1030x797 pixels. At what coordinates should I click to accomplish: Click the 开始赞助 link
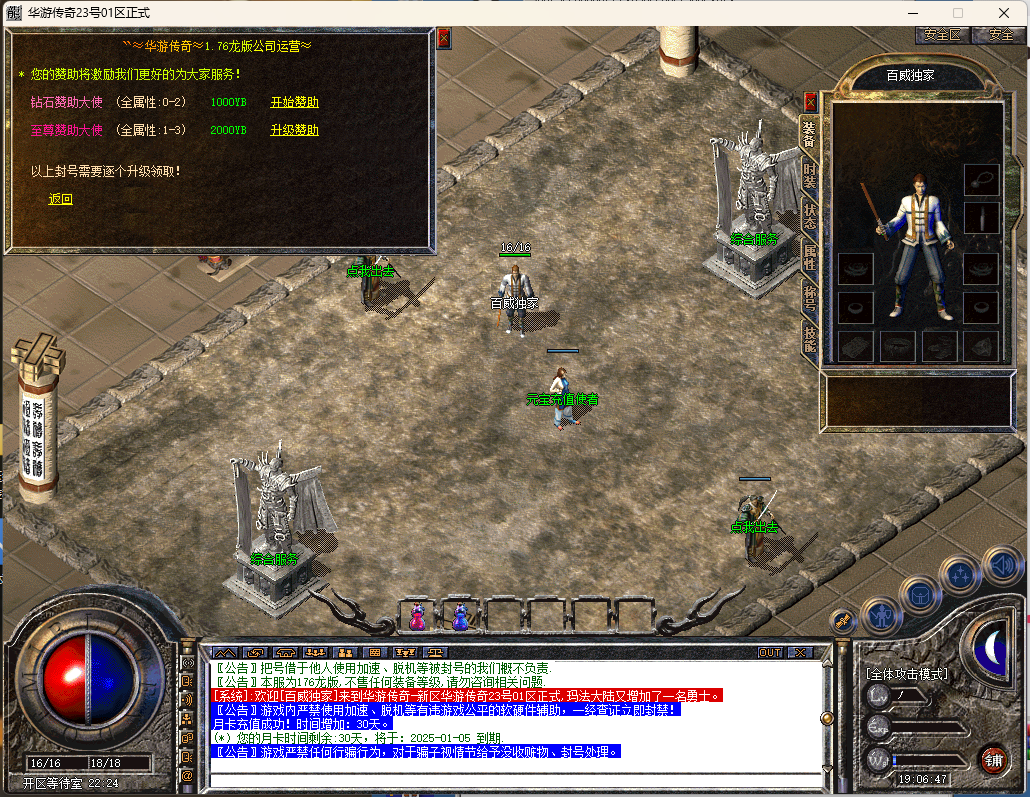coord(294,102)
